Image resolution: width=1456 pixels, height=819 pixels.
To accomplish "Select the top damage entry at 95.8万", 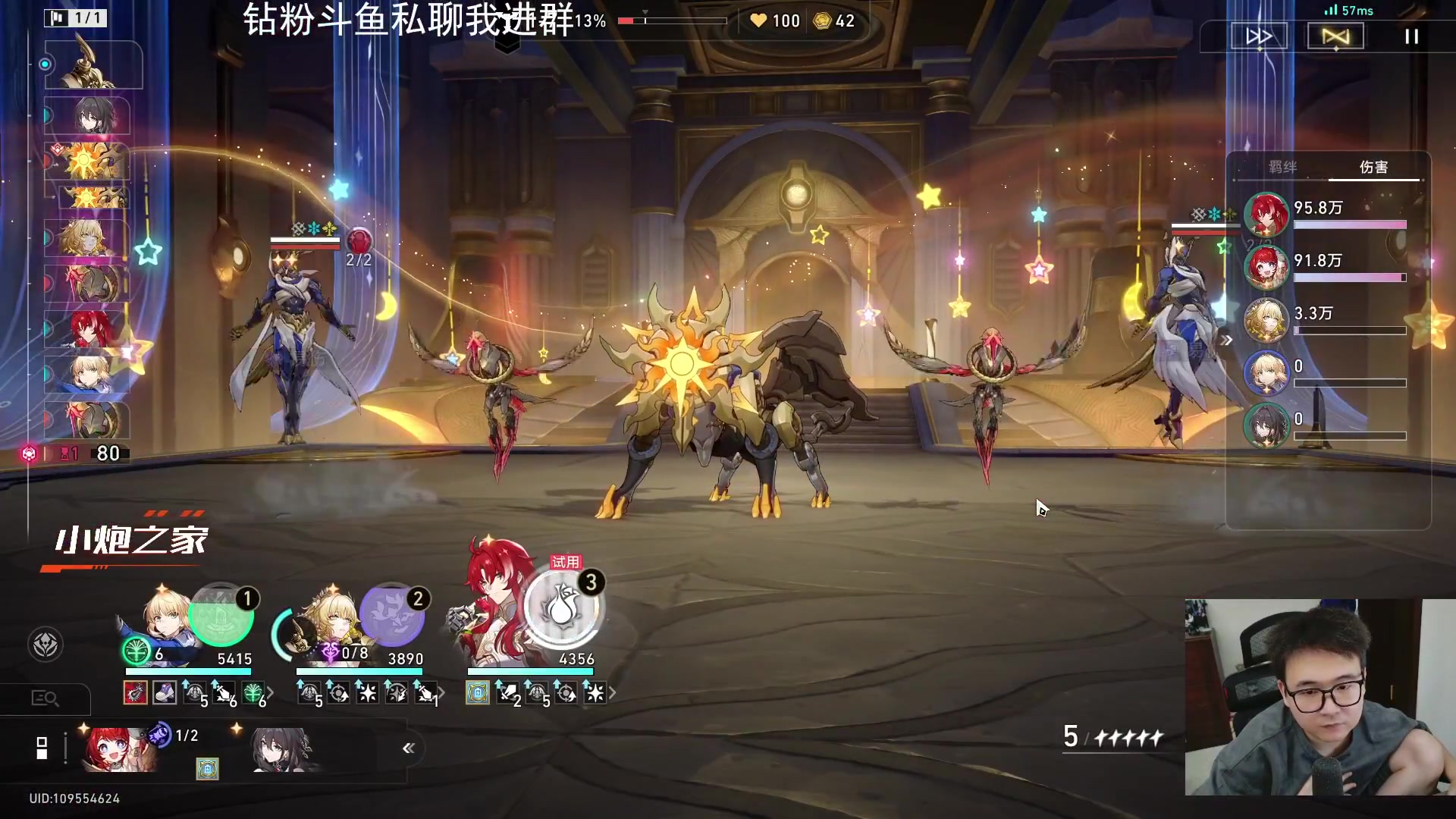I will click(x=1327, y=214).
